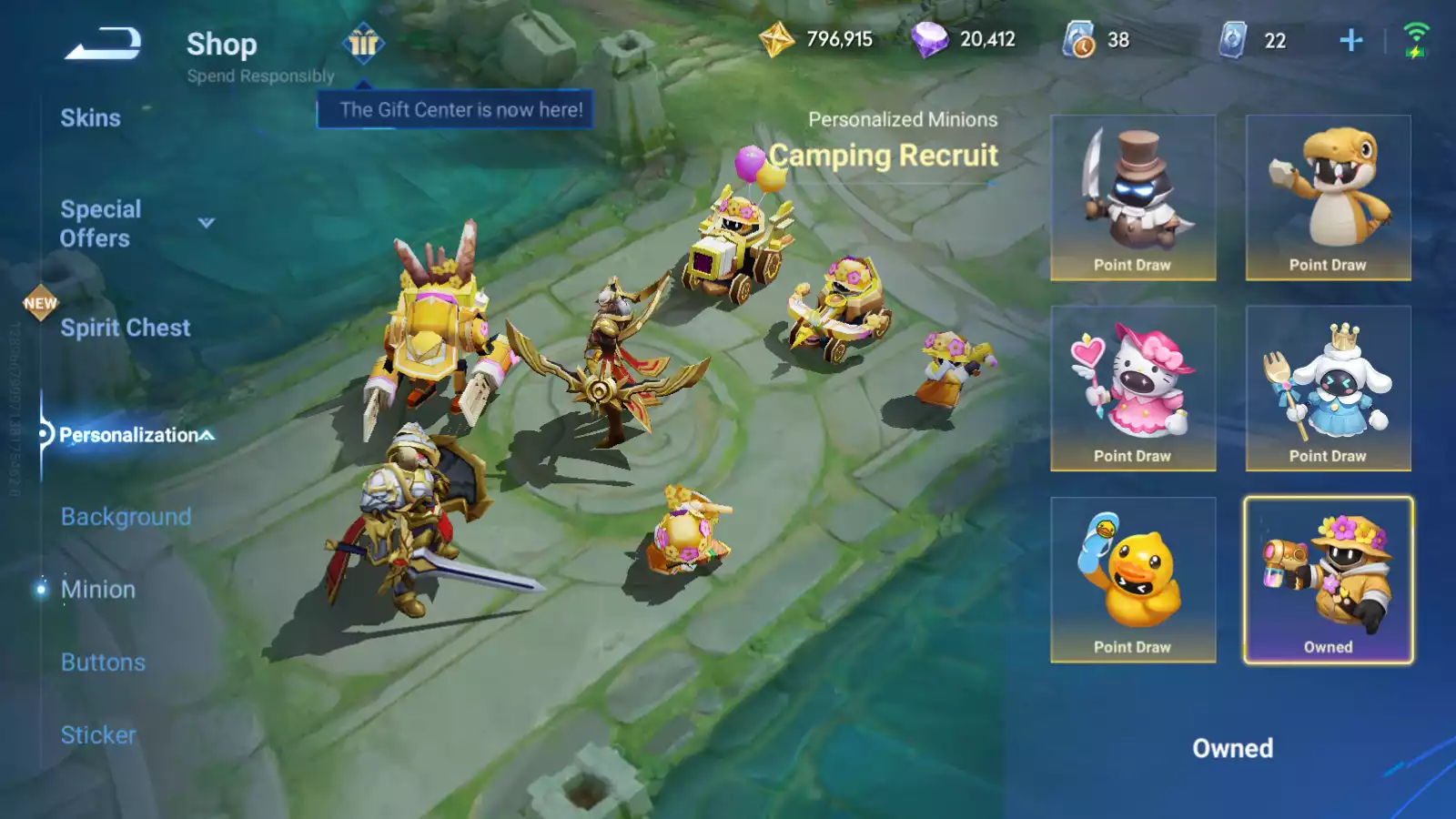The width and height of the screenshot is (1456, 819).
Task: Click the Owned button at bottom
Action: 1232,748
